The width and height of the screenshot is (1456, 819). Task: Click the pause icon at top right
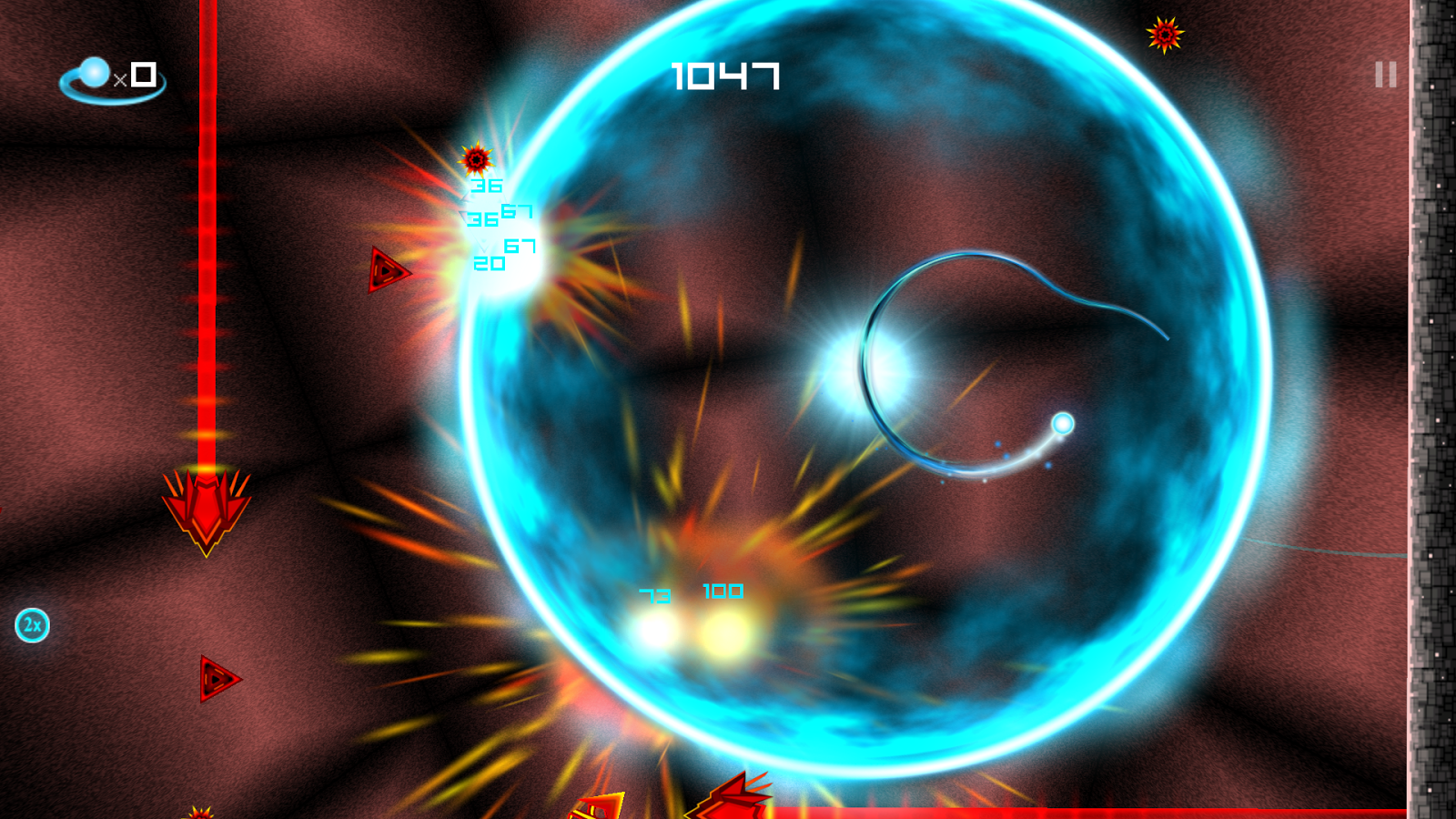pos(1384,75)
